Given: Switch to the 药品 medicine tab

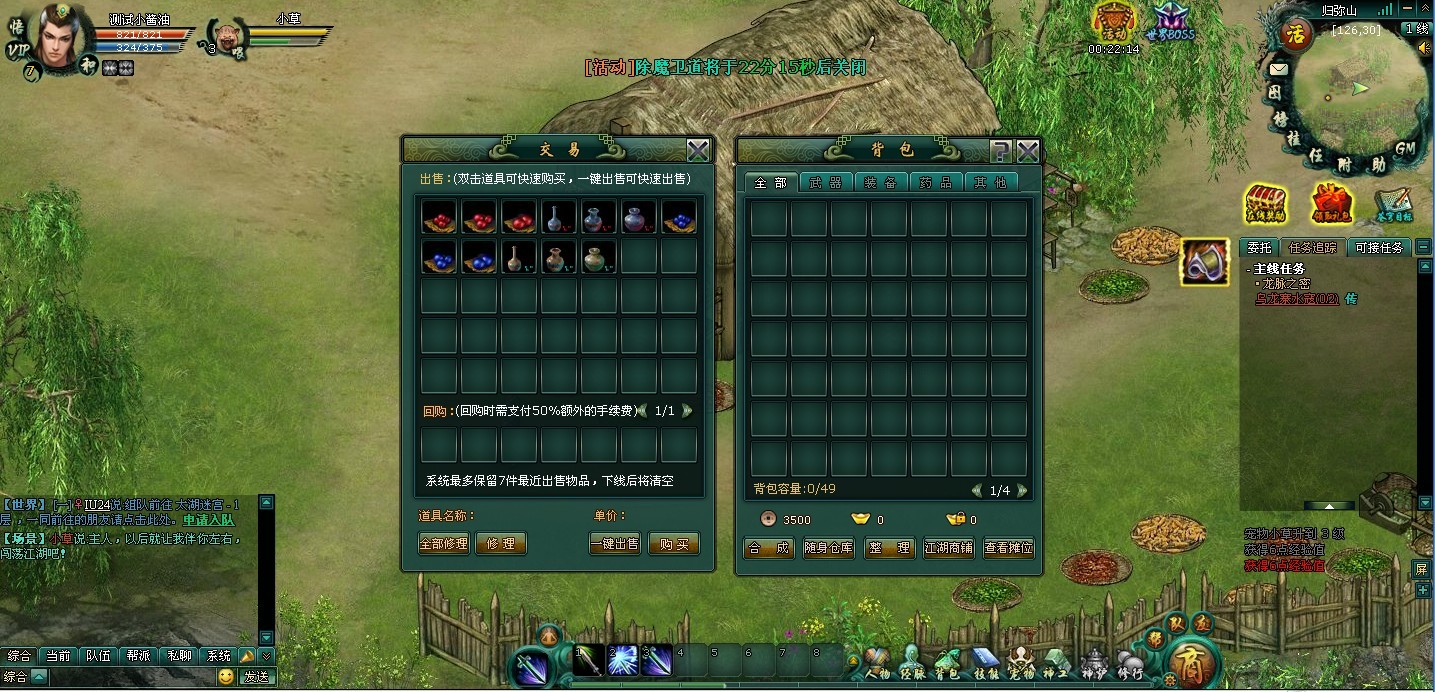Looking at the screenshot, I should [937, 182].
